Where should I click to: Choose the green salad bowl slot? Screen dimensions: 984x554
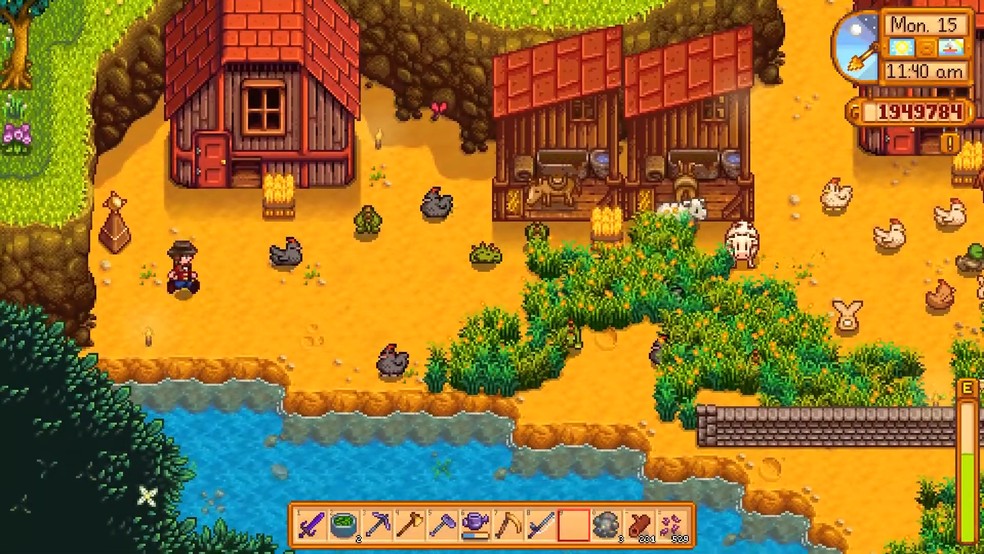point(345,524)
